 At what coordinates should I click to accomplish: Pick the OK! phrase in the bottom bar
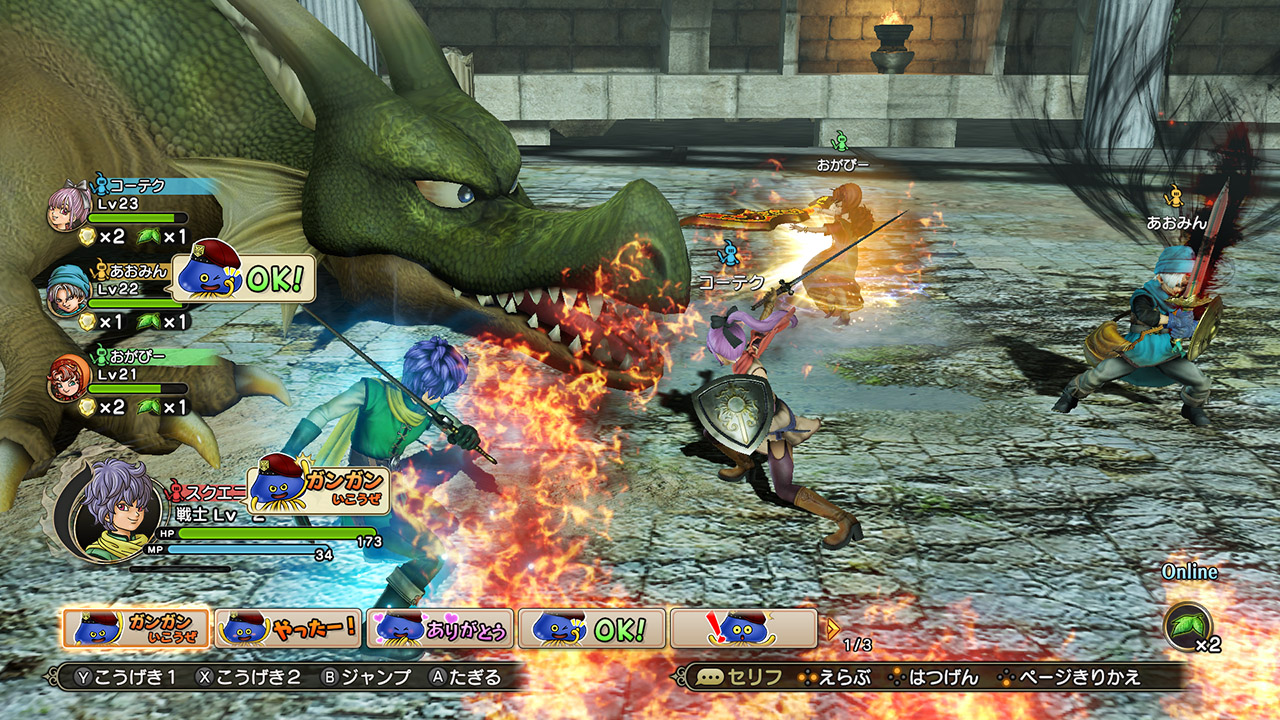[x=592, y=628]
